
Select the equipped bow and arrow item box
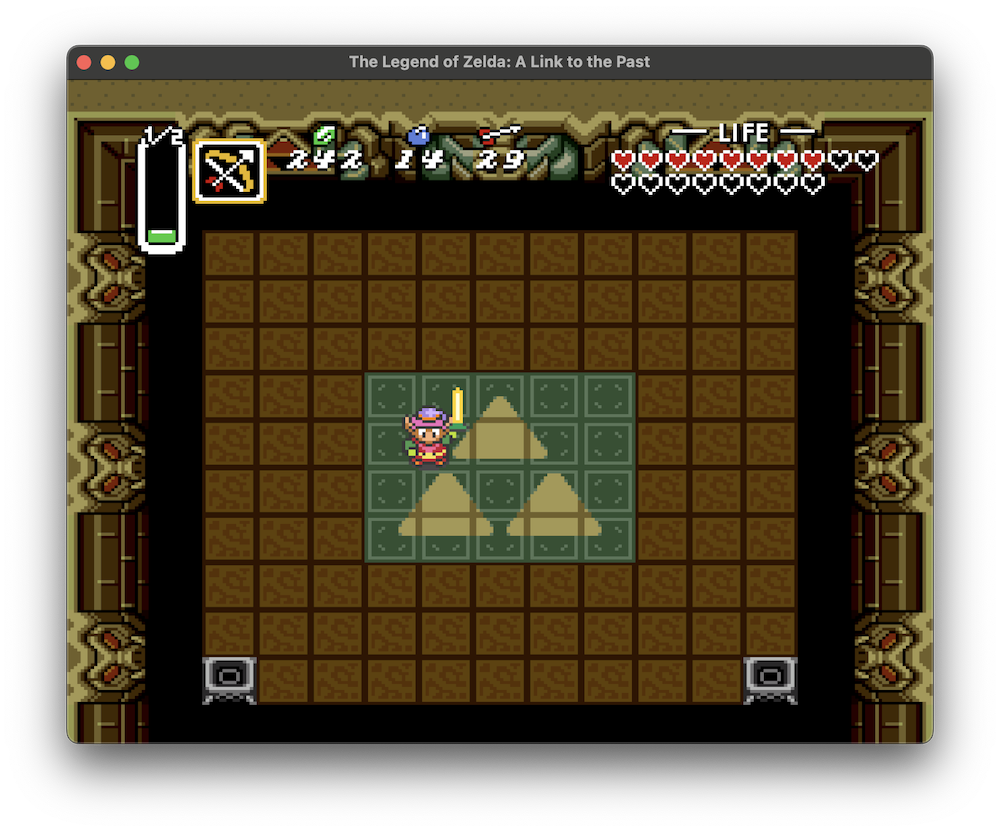click(230, 171)
